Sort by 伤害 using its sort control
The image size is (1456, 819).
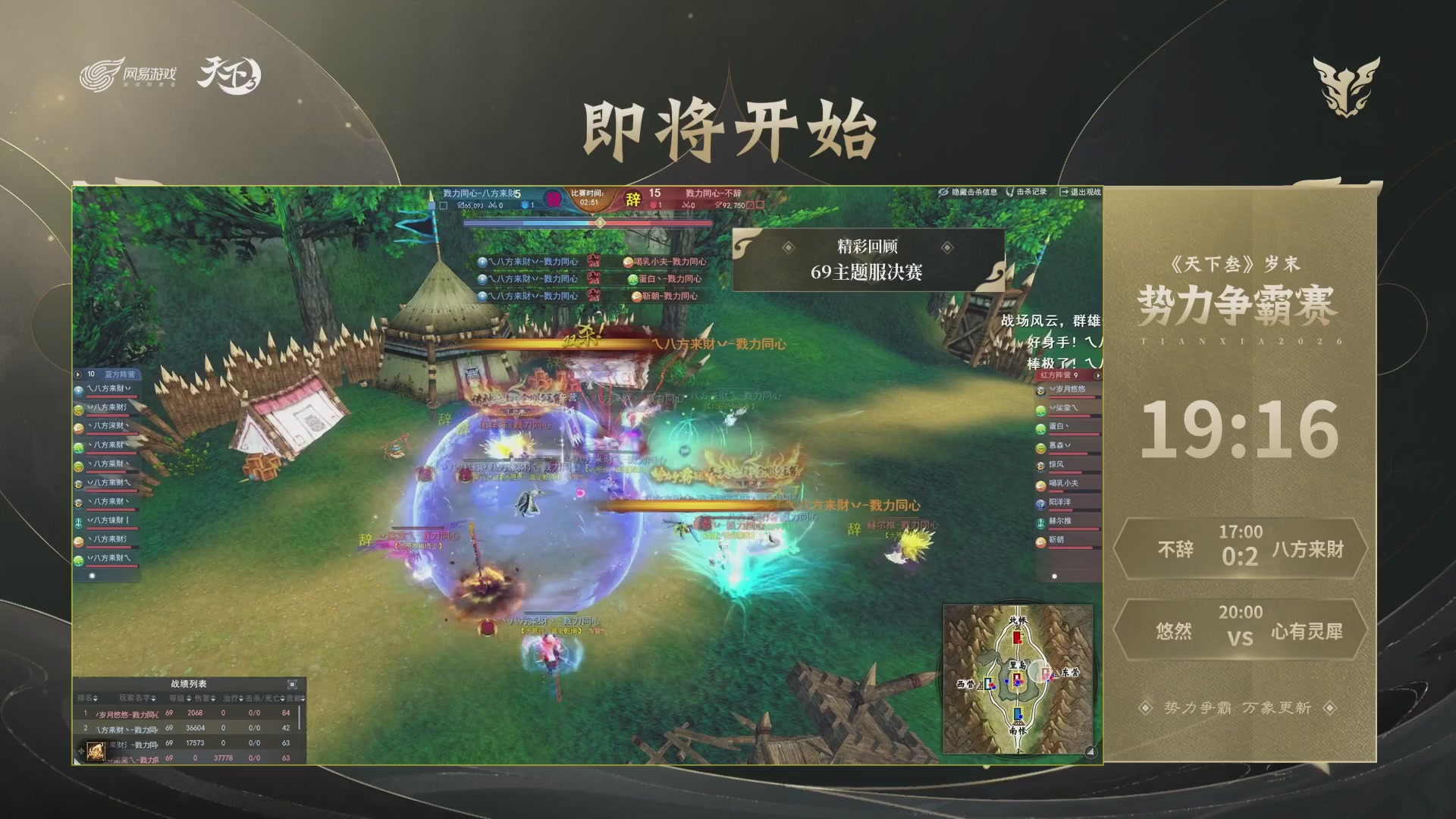(x=213, y=698)
